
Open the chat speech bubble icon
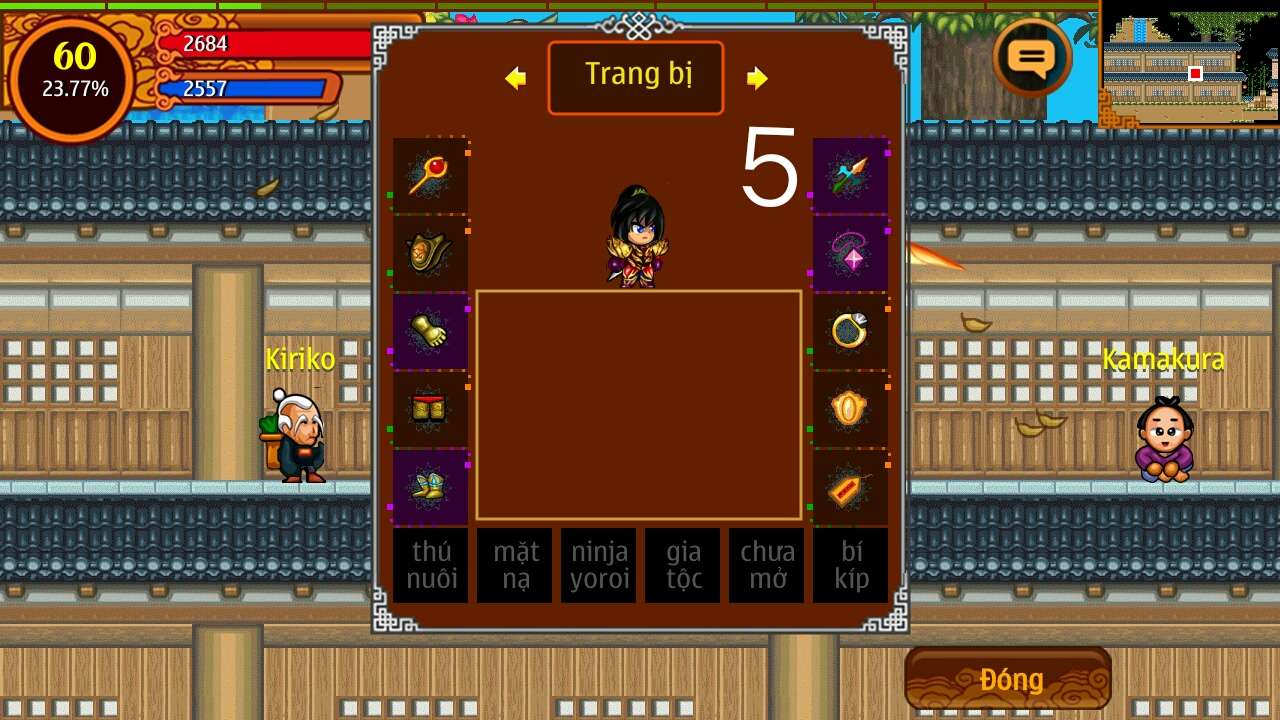click(x=1032, y=58)
